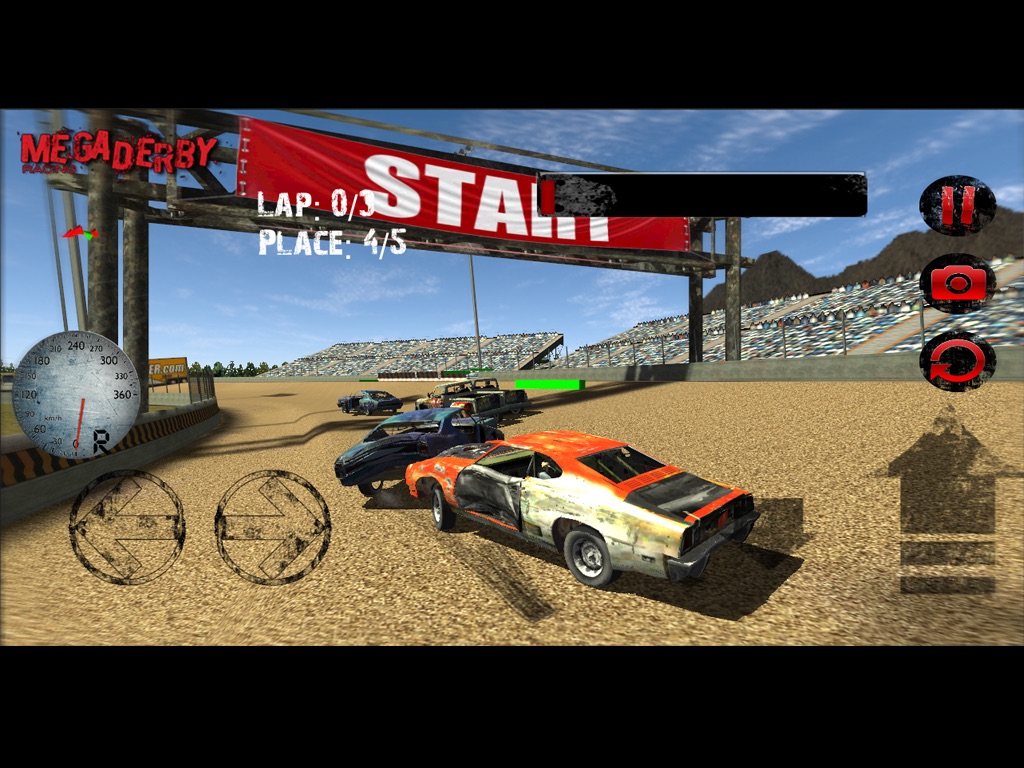Pause the race
The height and width of the screenshot is (768, 1024).
pos(957,206)
